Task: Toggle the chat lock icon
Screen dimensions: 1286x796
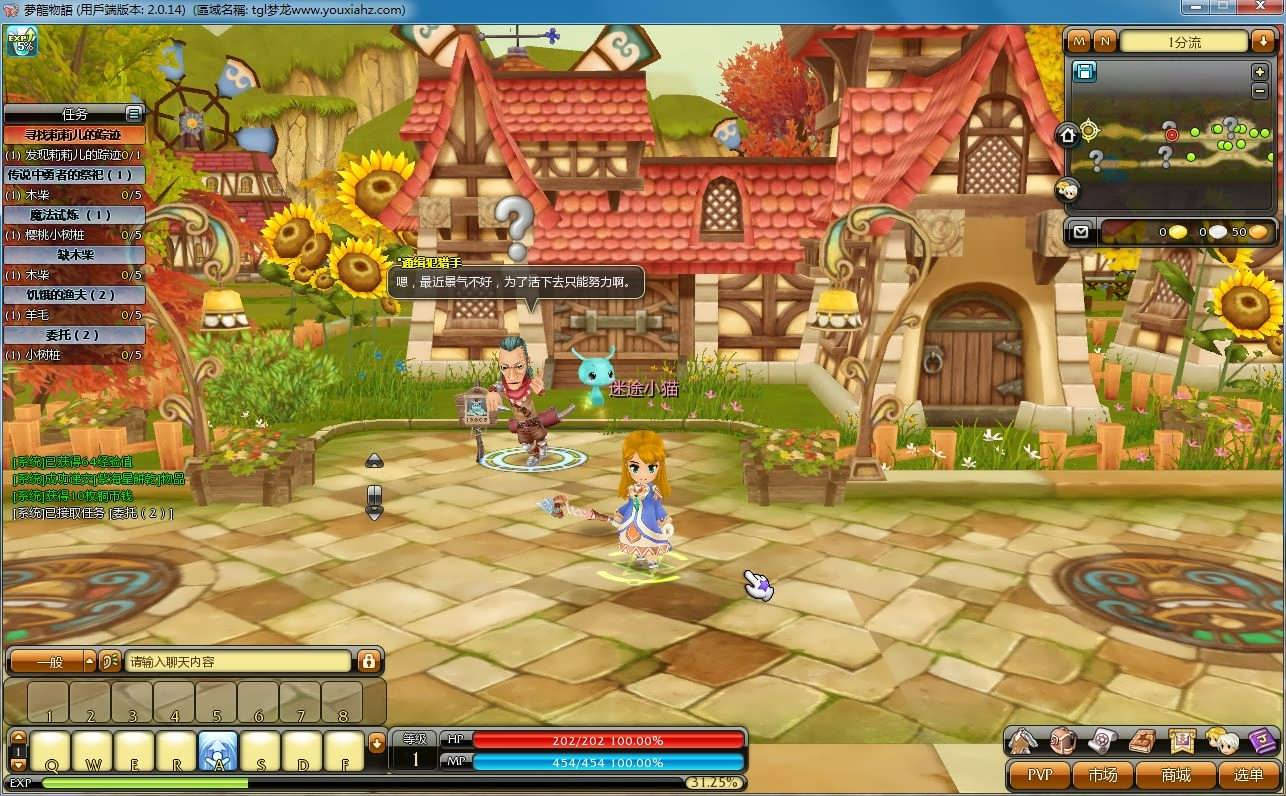Action: [x=368, y=661]
